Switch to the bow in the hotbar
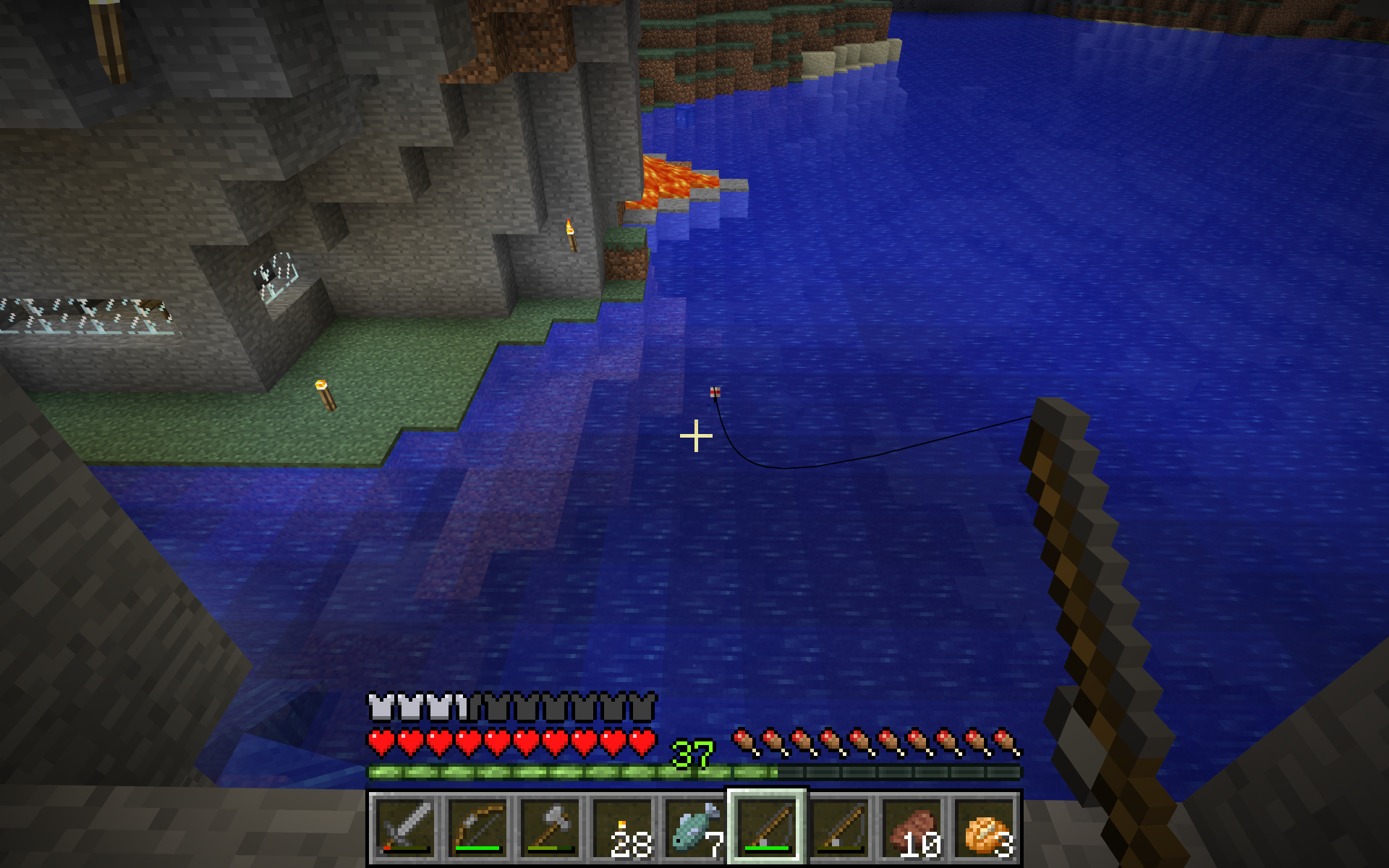1389x868 pixels. click(477, 827)
